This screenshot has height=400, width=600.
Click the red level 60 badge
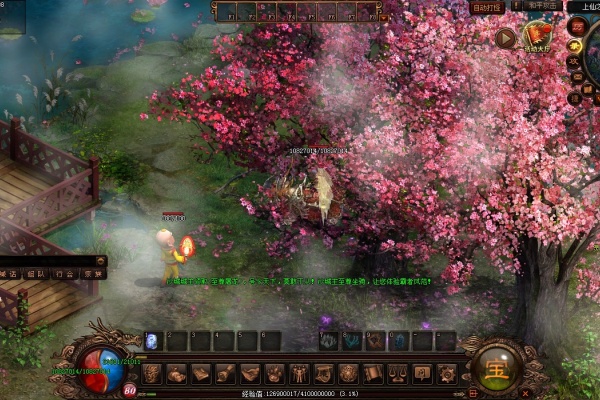[x=131, y=390]
